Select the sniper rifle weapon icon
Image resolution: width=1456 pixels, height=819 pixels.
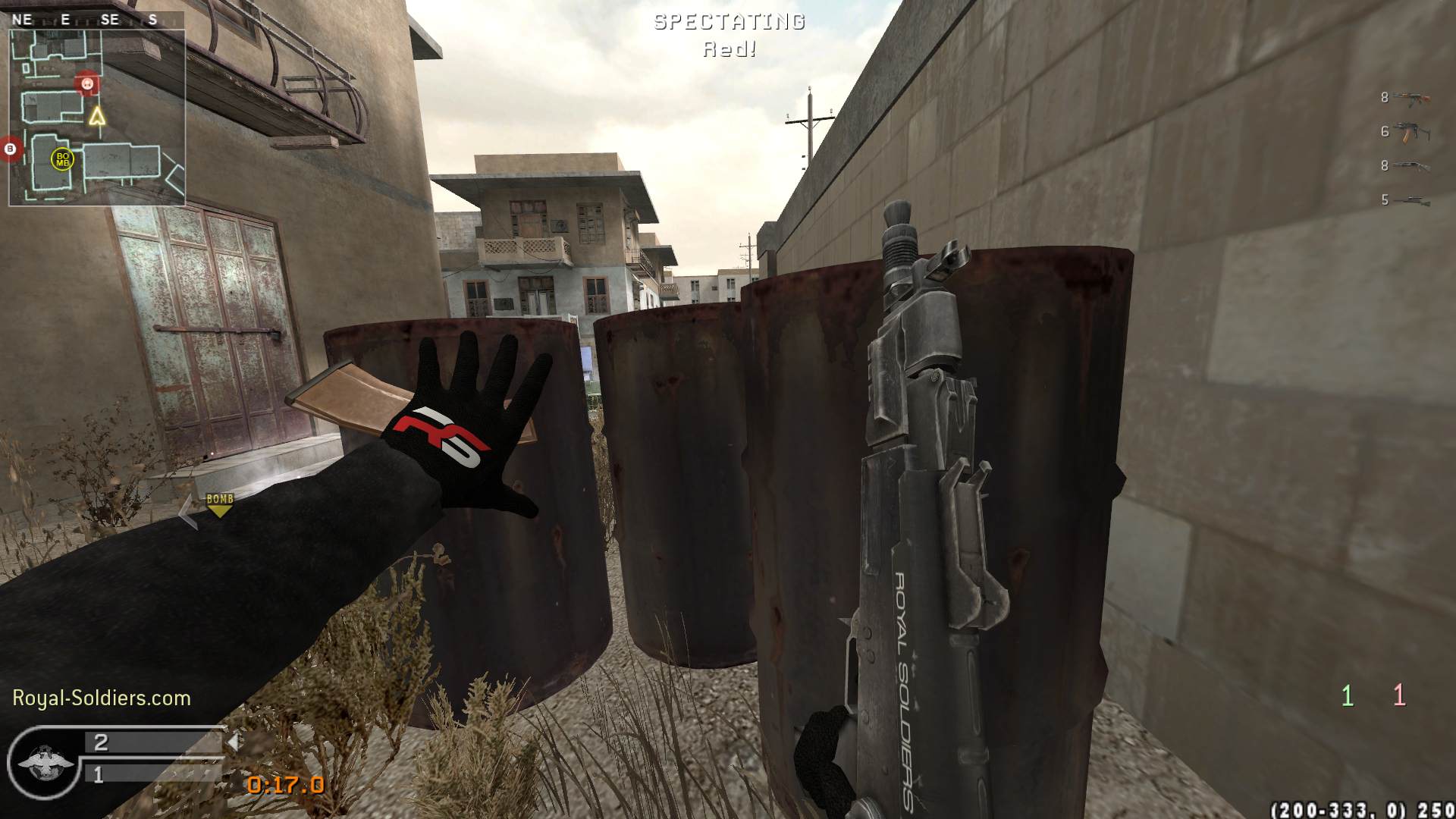pos(1411,200)
